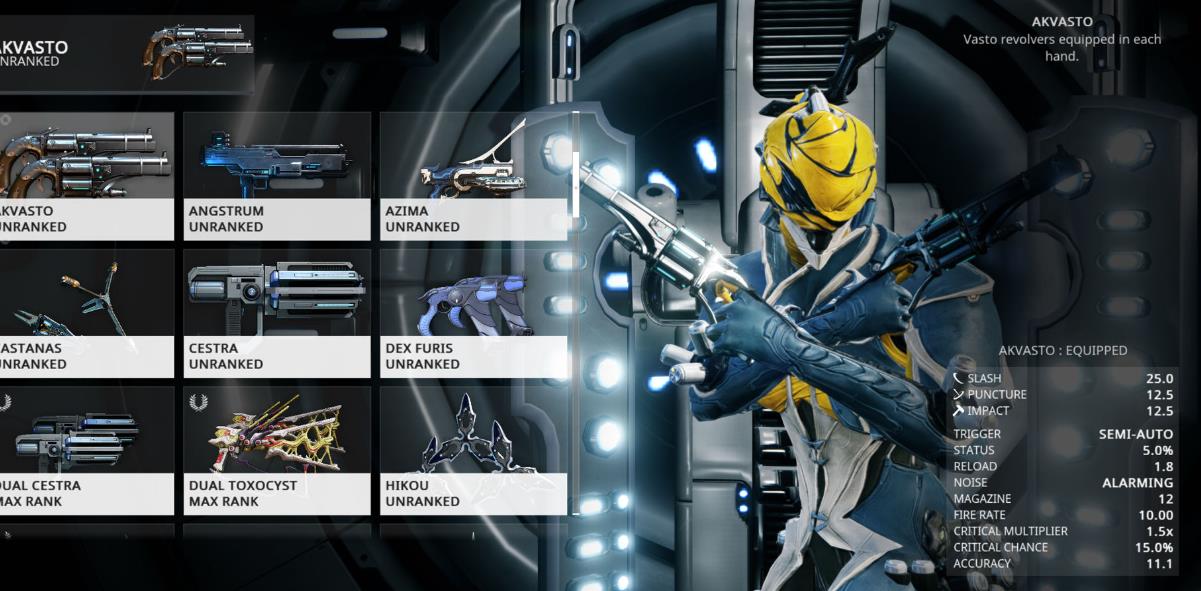Choose the Dex Furis tile

tap(473, 312)
